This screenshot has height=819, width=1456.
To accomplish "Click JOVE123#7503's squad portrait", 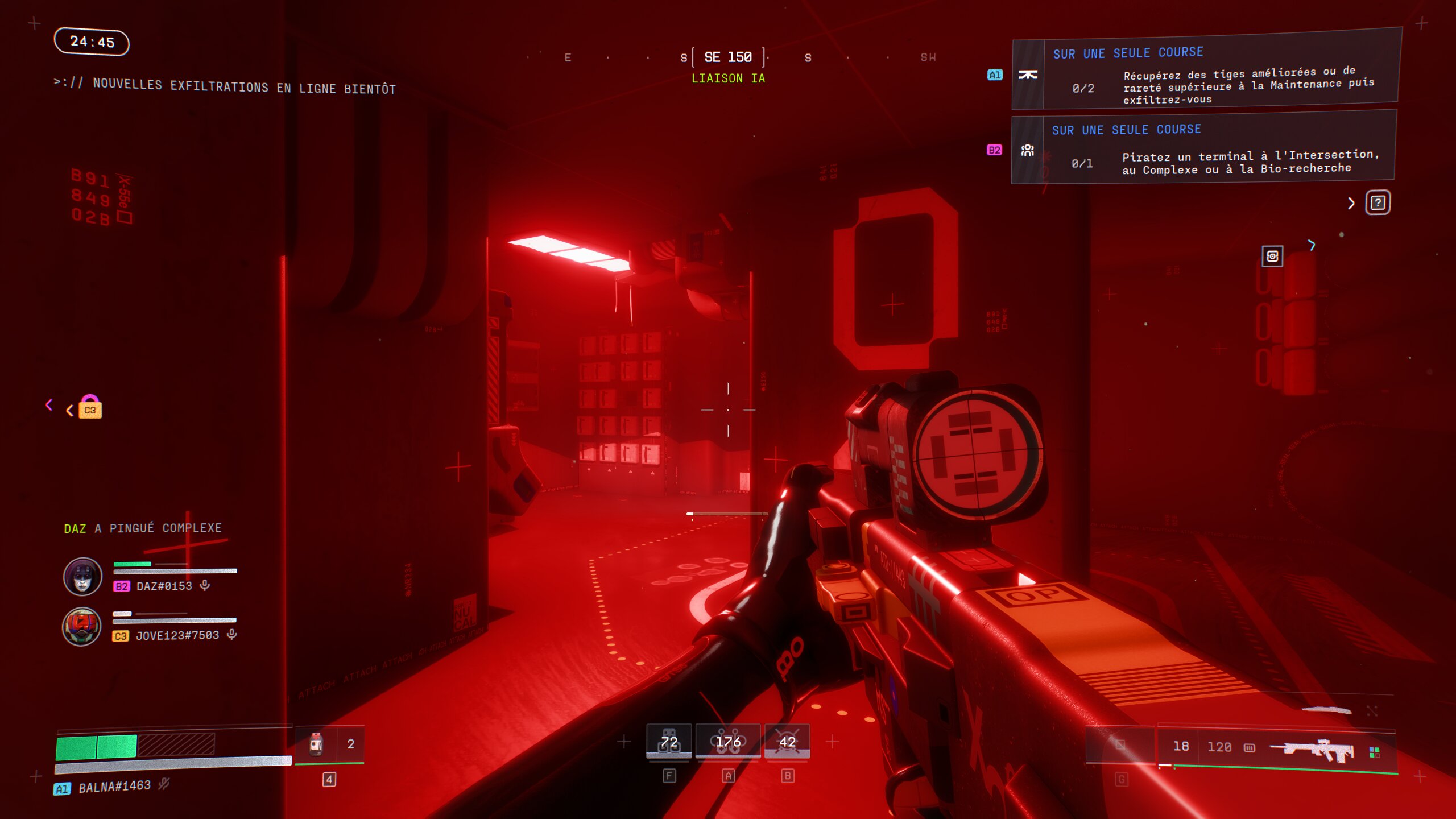I will tap(82, 627).
